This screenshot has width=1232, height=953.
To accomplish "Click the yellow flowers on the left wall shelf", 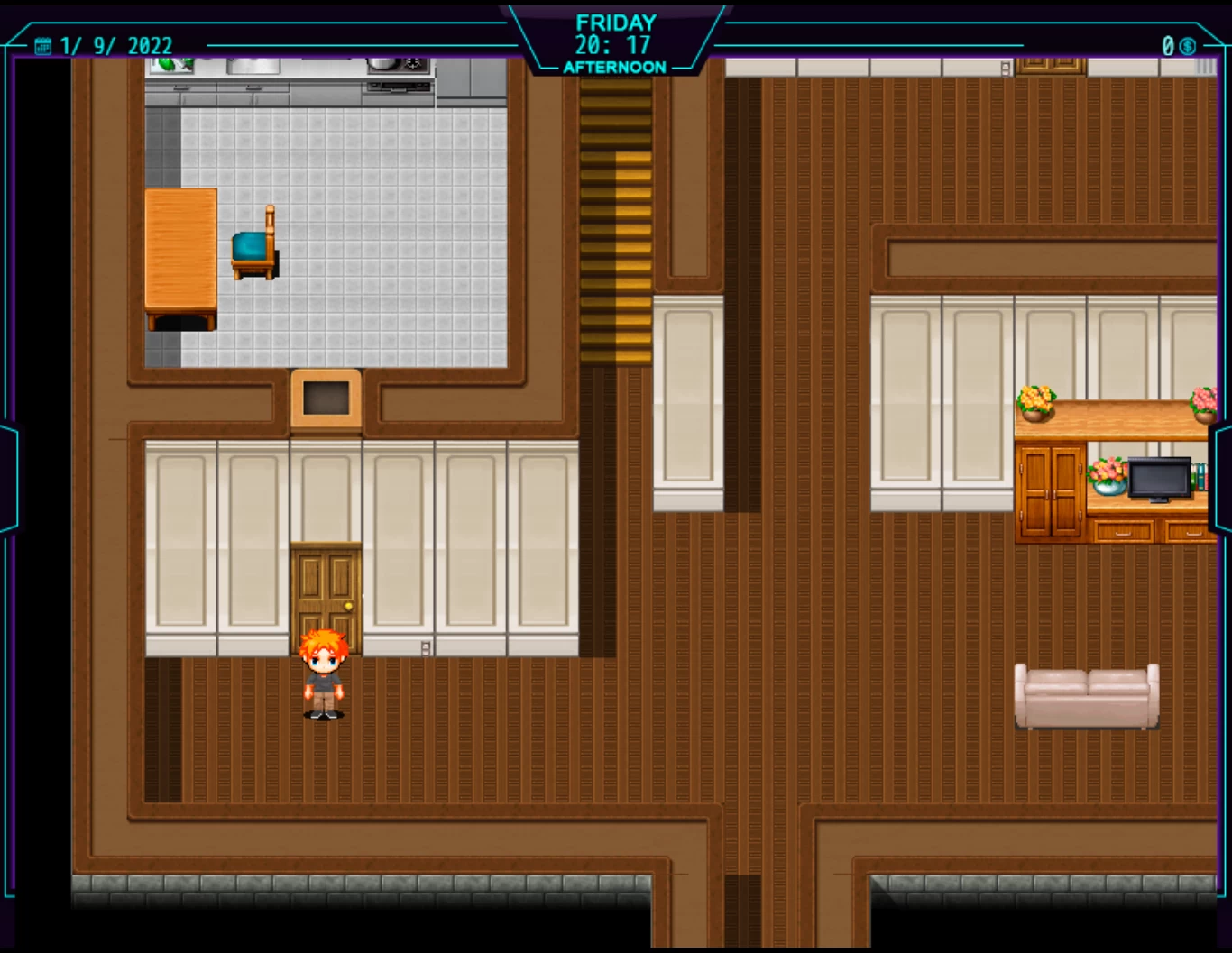I will tap(1035, 397).
